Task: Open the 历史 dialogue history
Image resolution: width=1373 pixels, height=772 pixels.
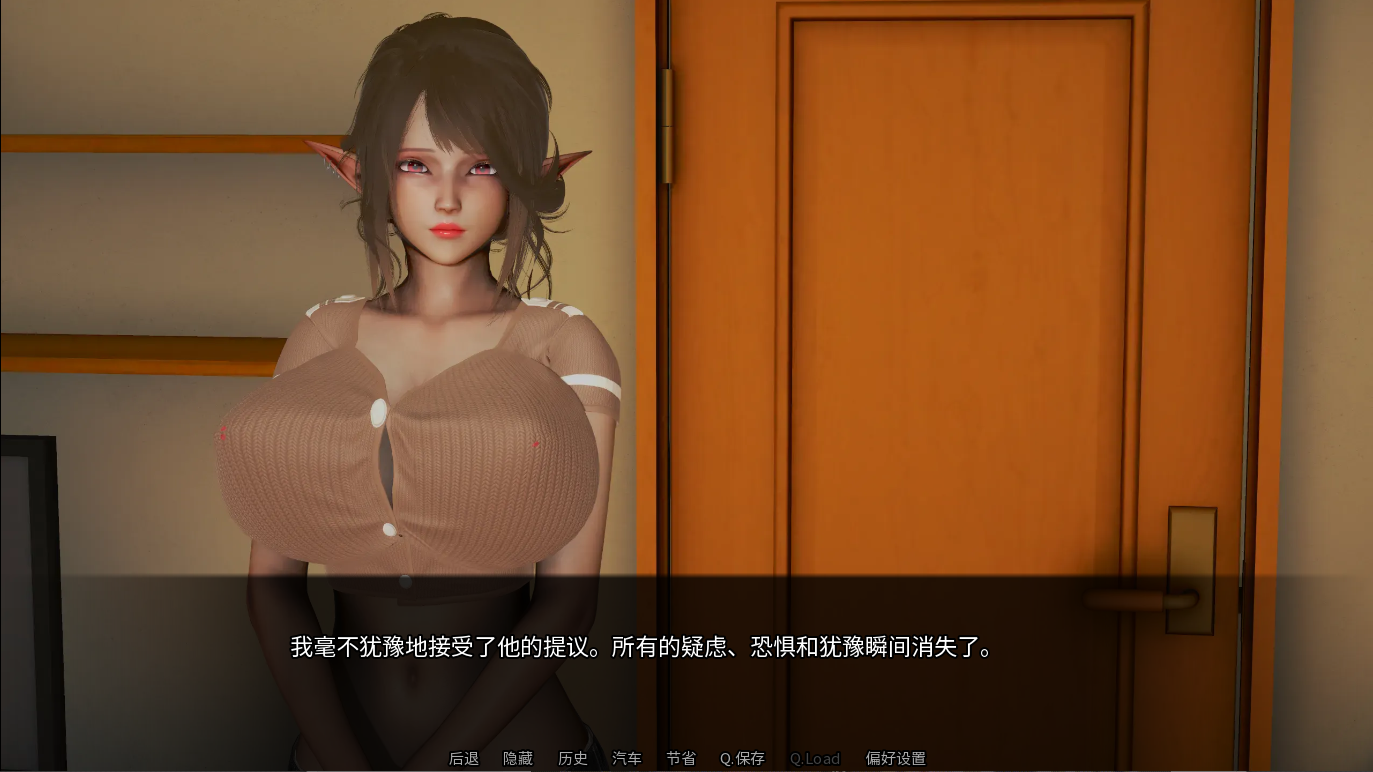Action: [572, 758]
